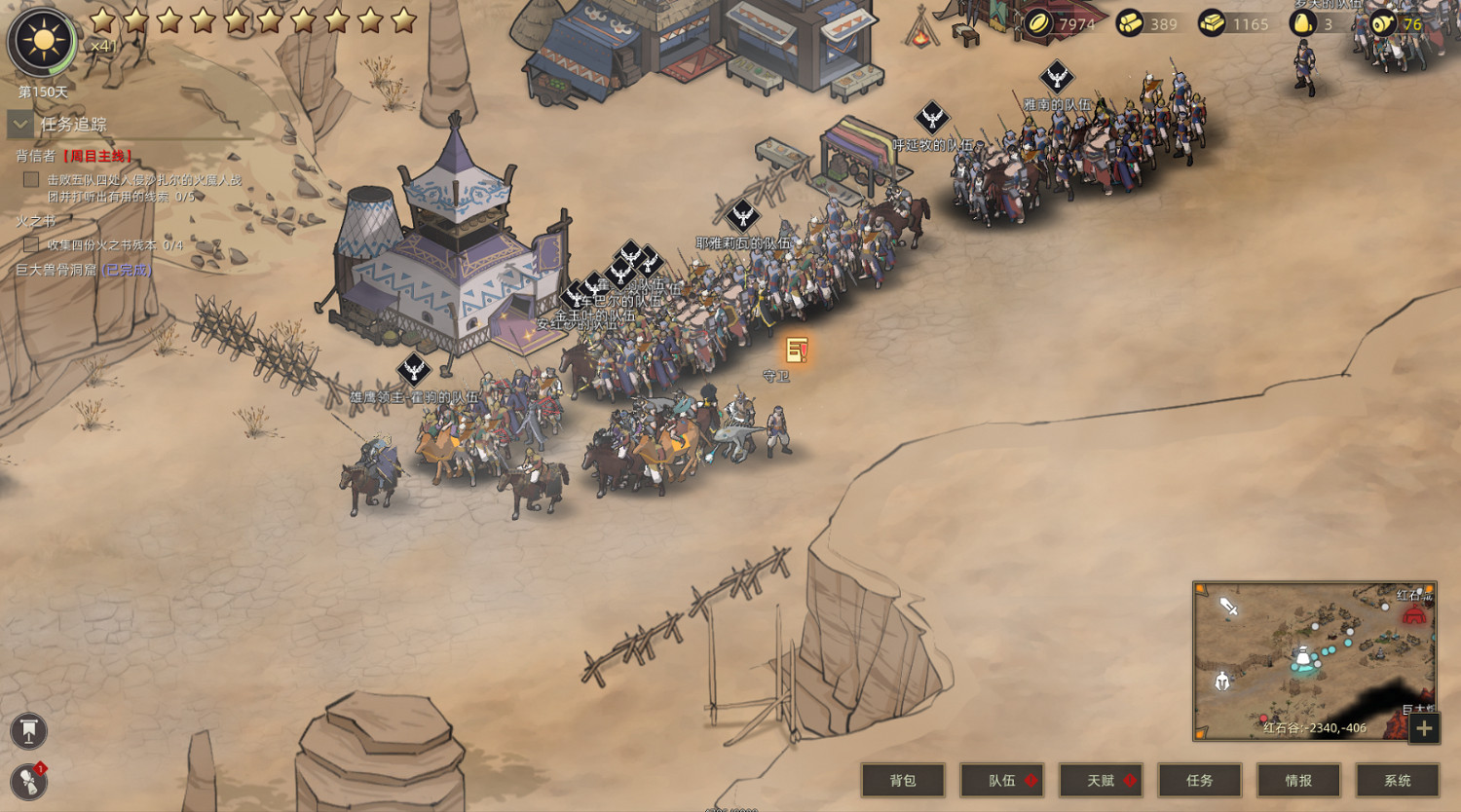Open the 情报 intelligence menu
This screenshot has width=1461, height=812.
1298,780
